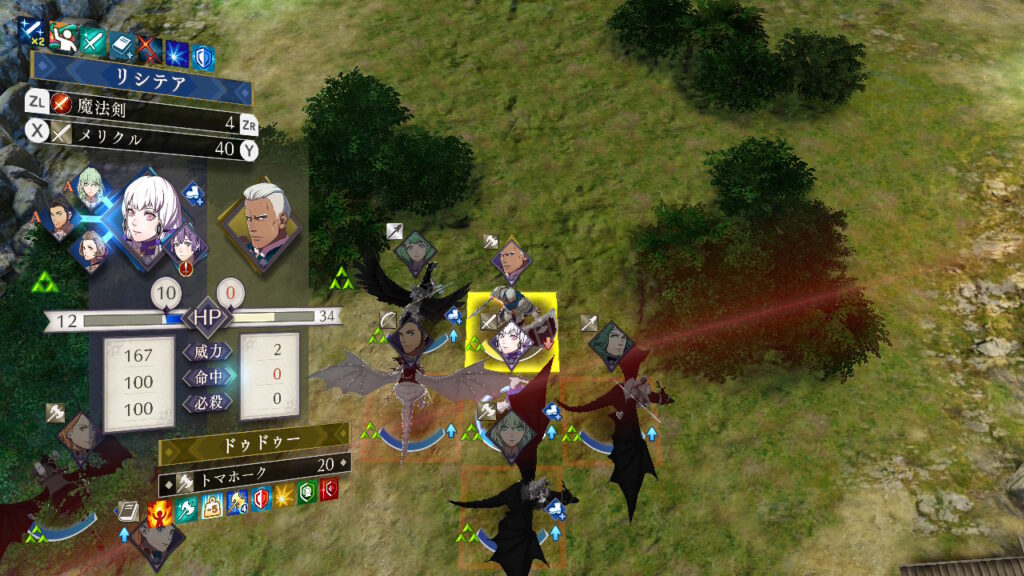Screen dimensions: 1024x576
Task: View the blue book-plus skill icon
Action: 121,44
